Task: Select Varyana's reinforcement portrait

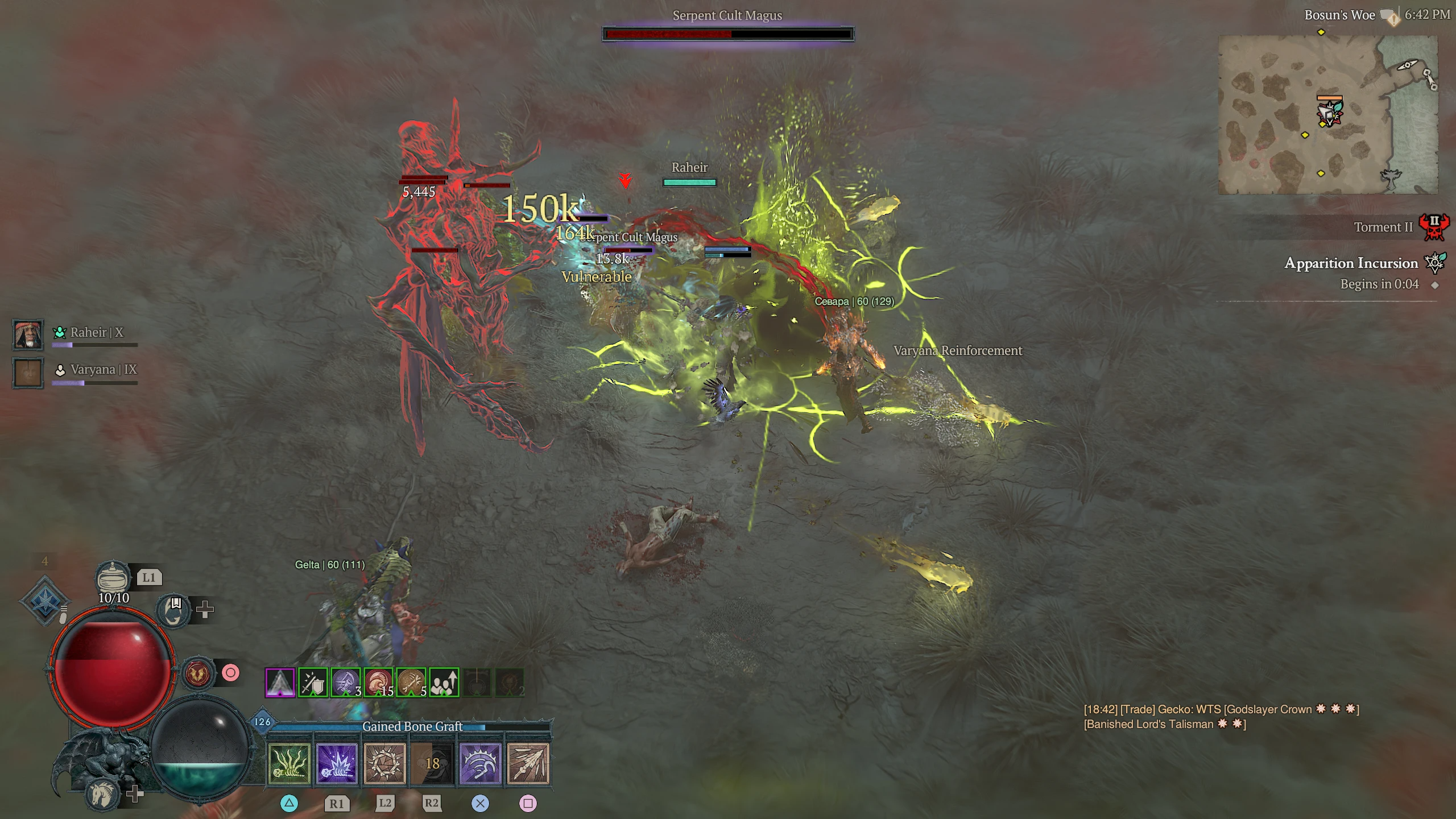Action: click(x=28, y=373)
